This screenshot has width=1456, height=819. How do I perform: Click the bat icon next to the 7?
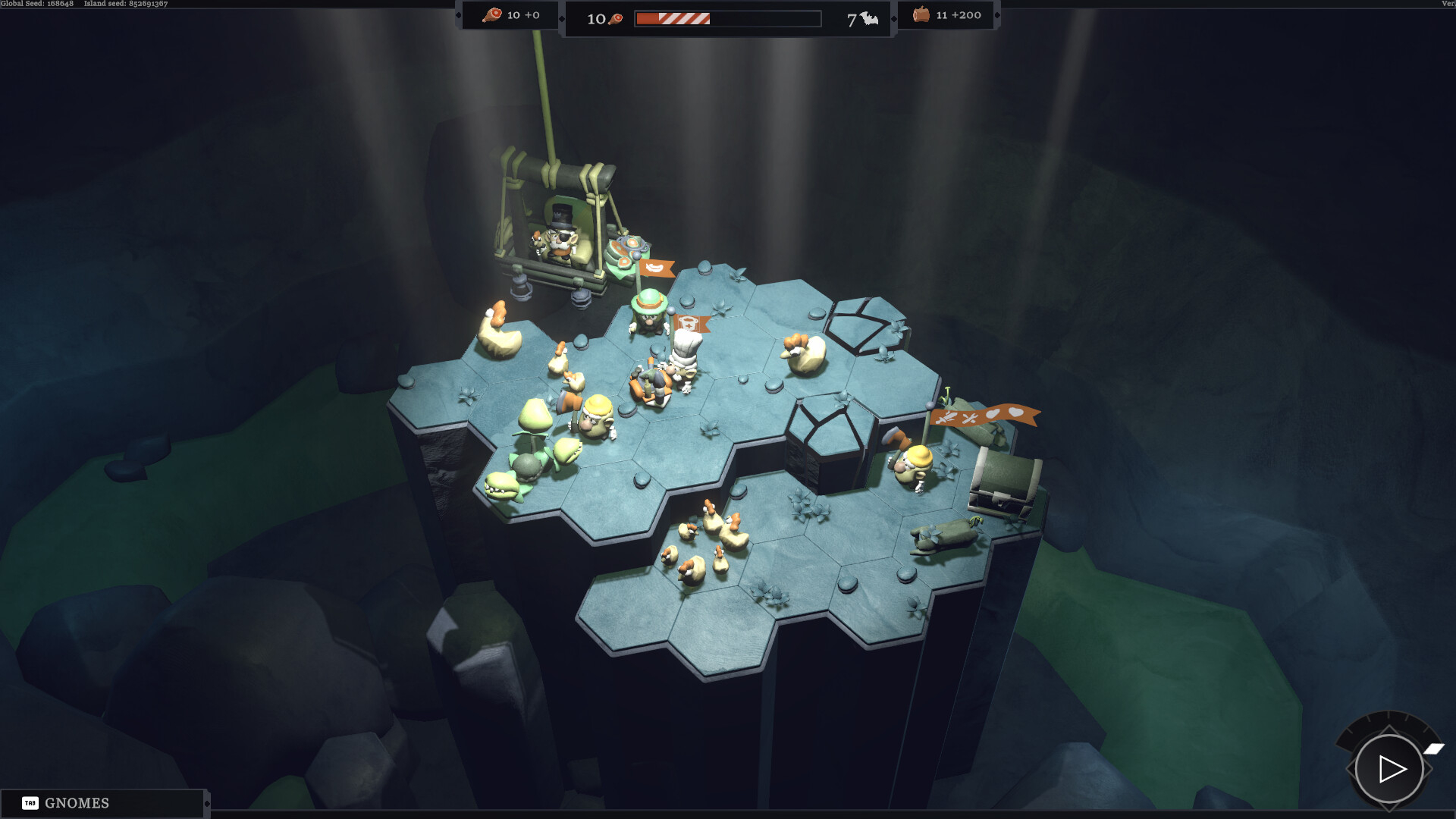pos(868,17)
